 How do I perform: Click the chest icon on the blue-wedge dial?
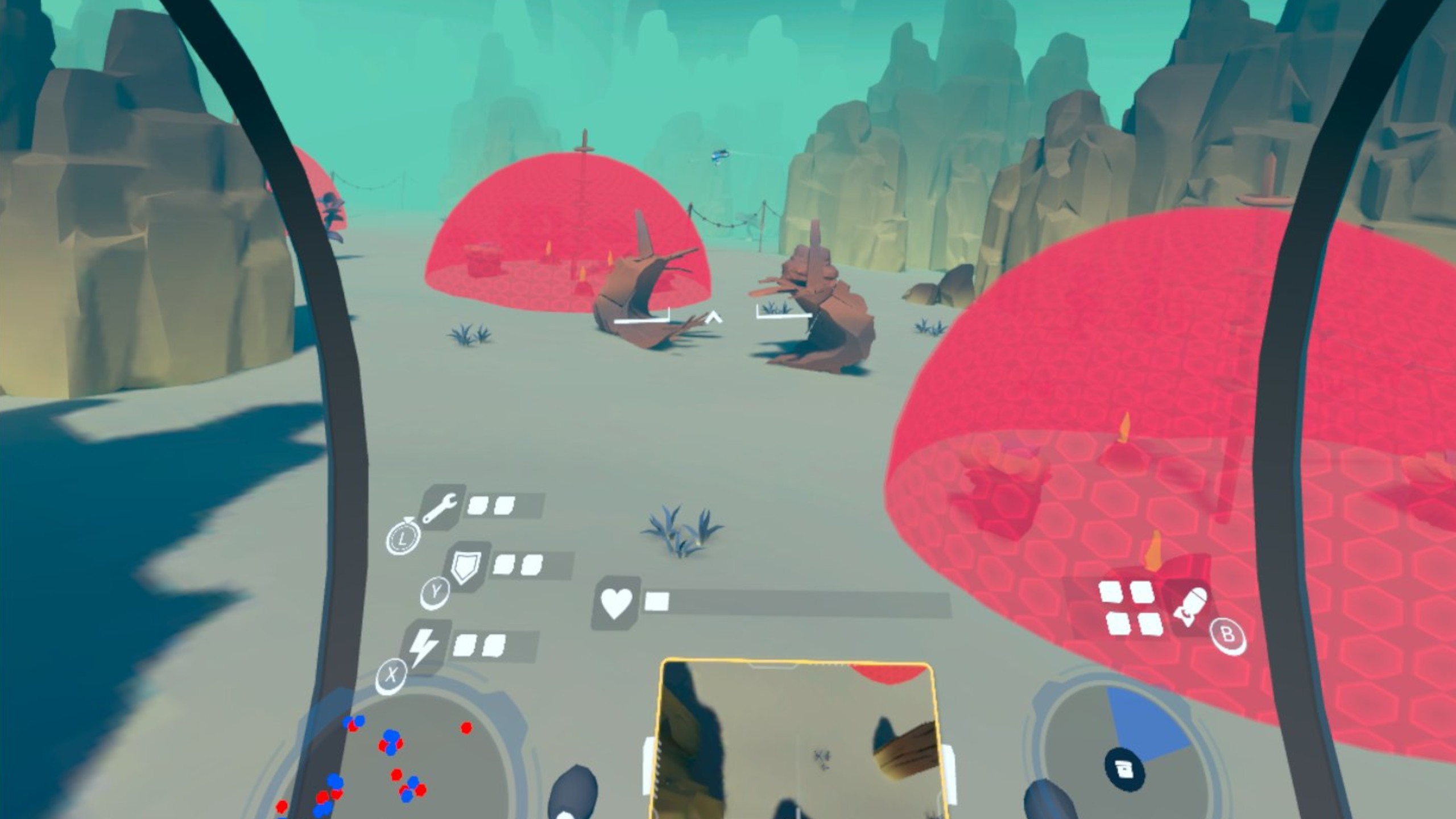[1124, 770]
